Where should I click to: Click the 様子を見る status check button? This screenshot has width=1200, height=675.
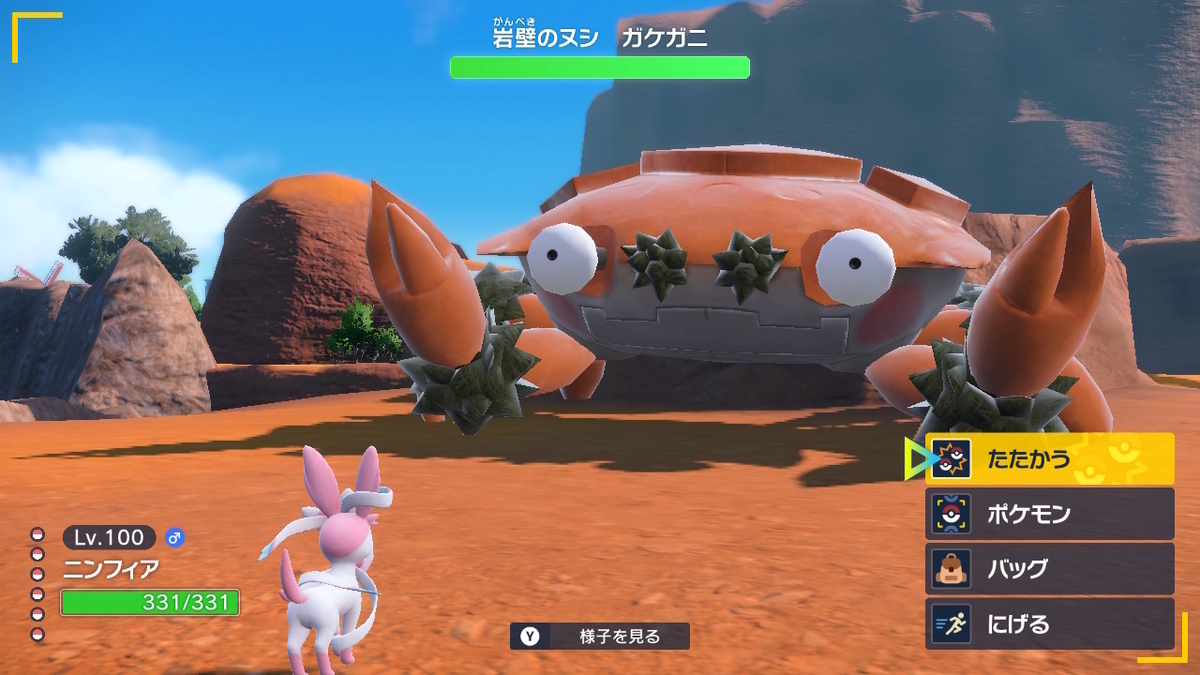tap(599, 636)
